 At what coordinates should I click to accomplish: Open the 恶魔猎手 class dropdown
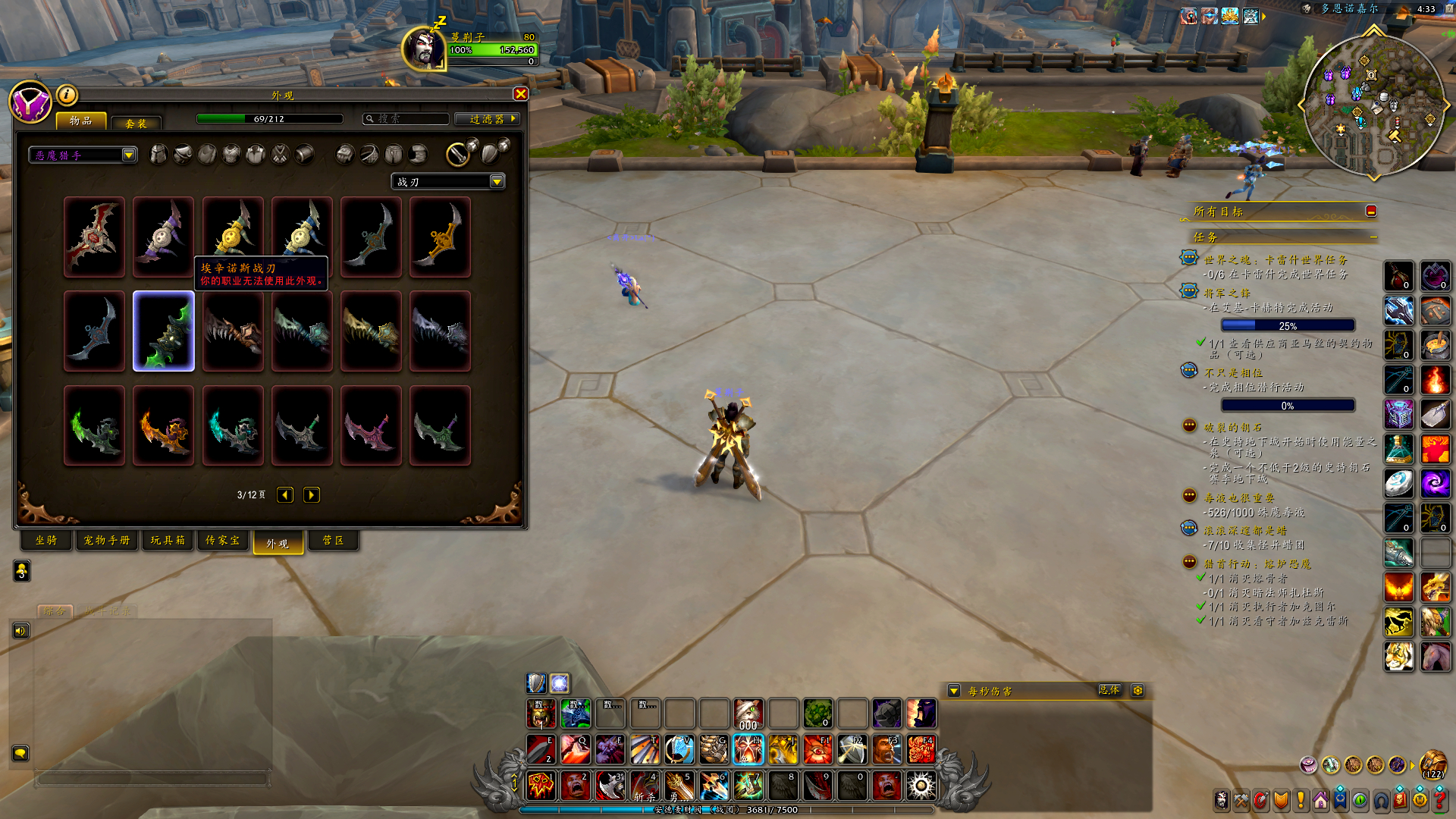point(129,155)
